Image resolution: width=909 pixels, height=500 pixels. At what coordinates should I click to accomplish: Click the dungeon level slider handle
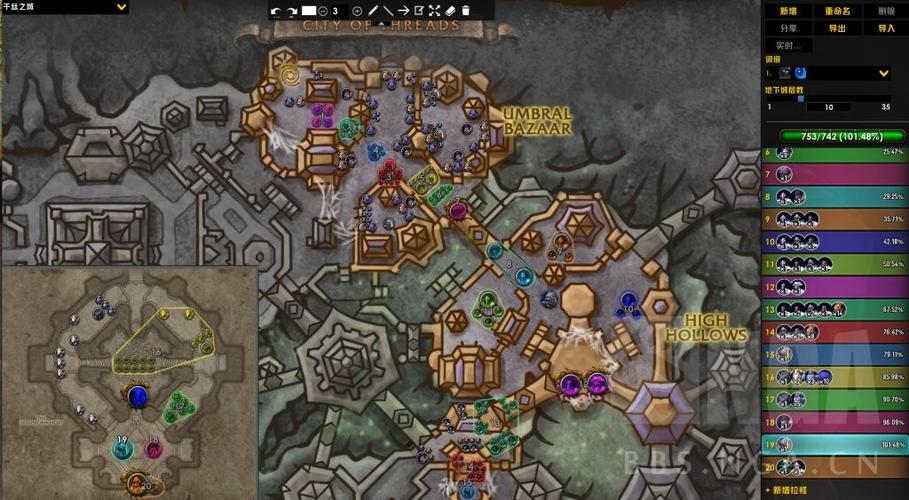[x=800, y=98]
